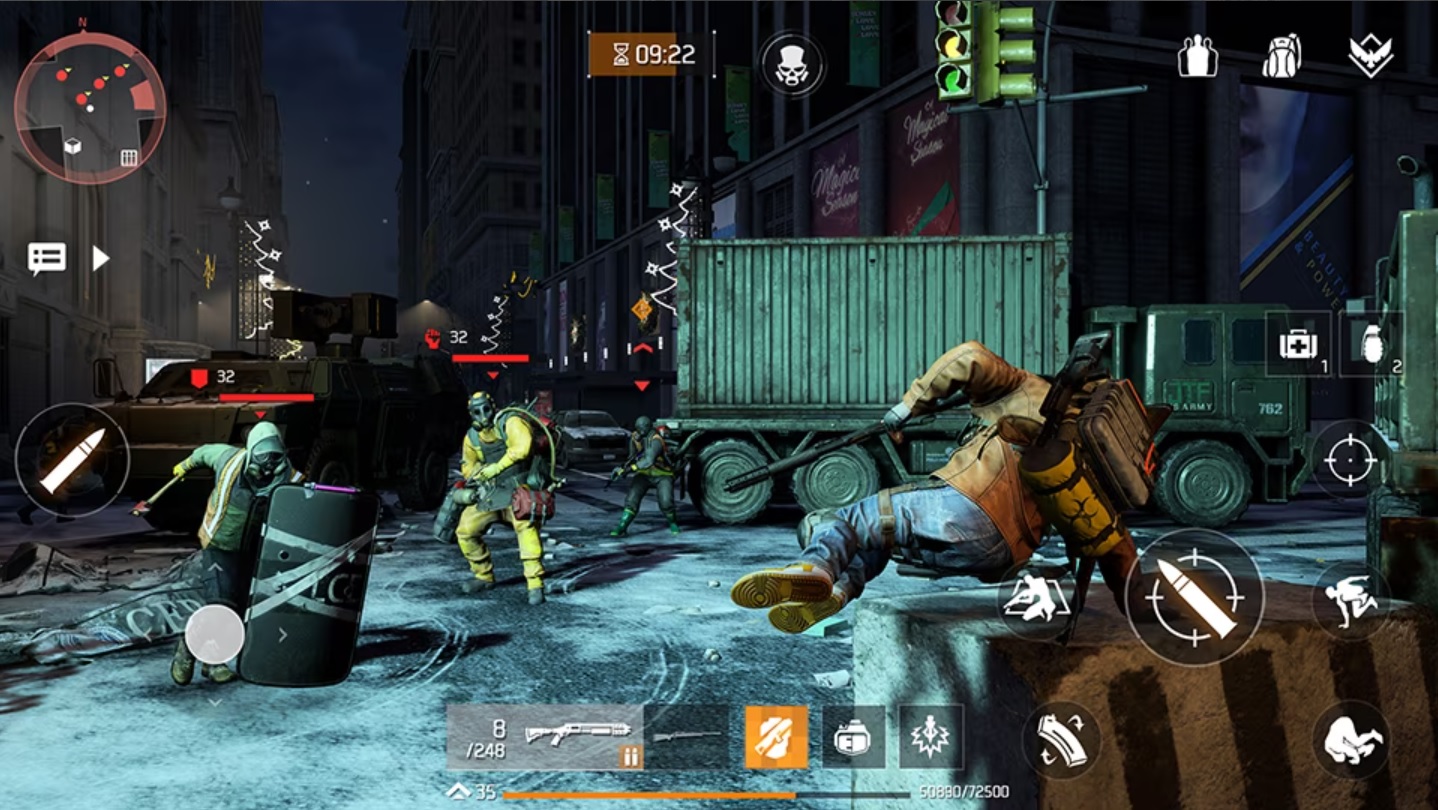The height and width of the screenshot is (810, 1438).
Task: Fire with the large bullet crosshair button
Action: tap(1194, 597)
